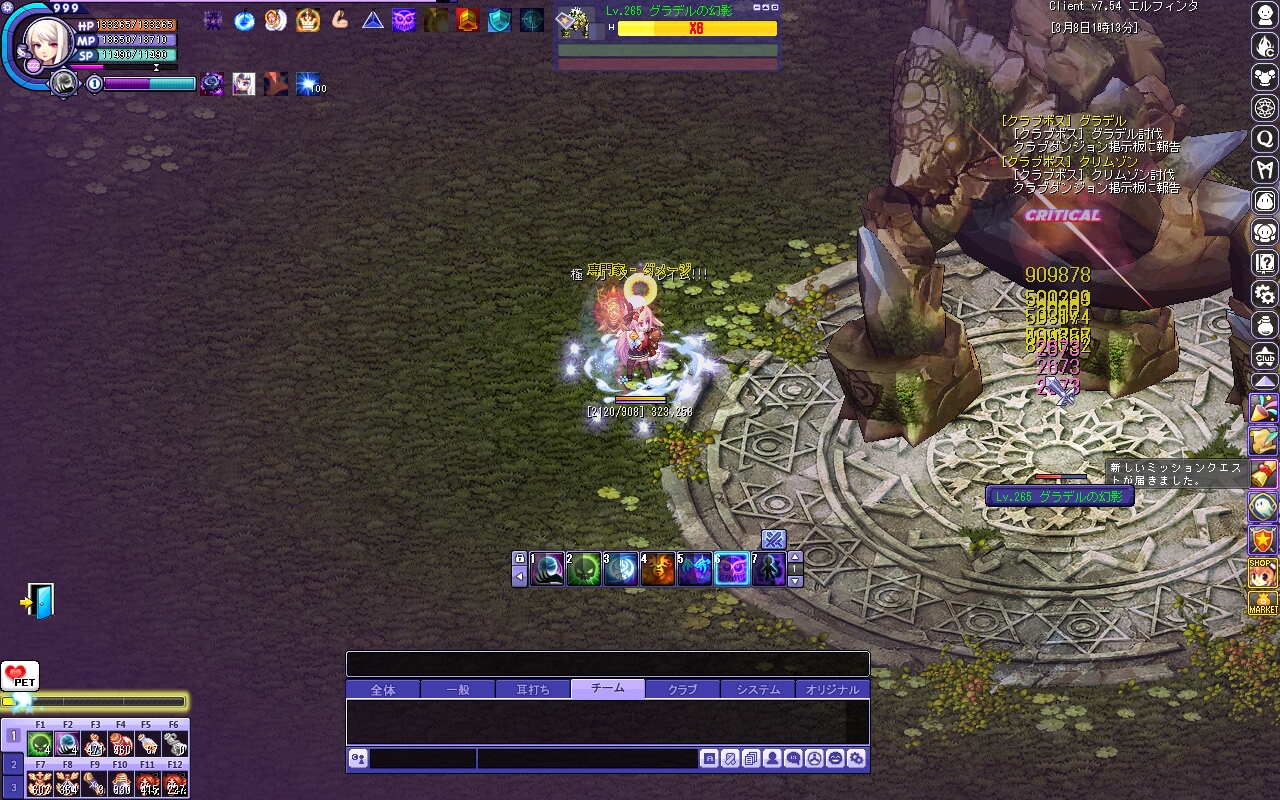
Task: Use the fiery face skill in slot 4
Action: point(658,570)
